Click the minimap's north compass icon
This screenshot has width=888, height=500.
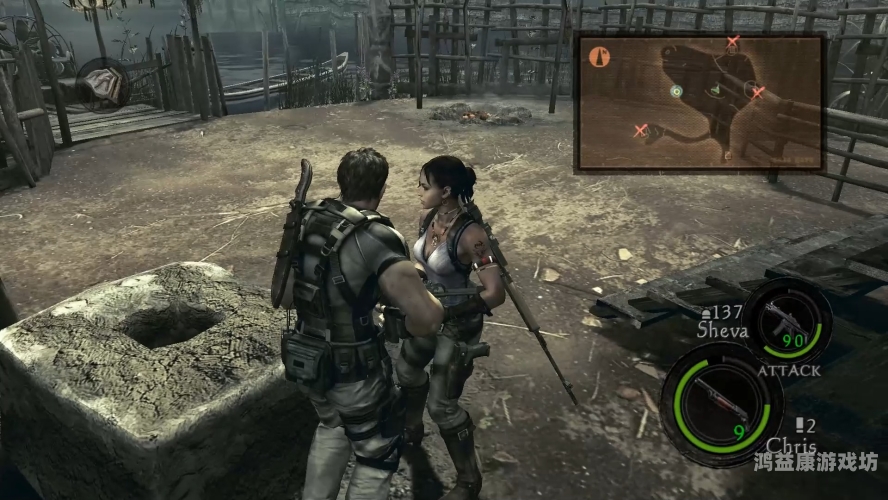[600, 57]
